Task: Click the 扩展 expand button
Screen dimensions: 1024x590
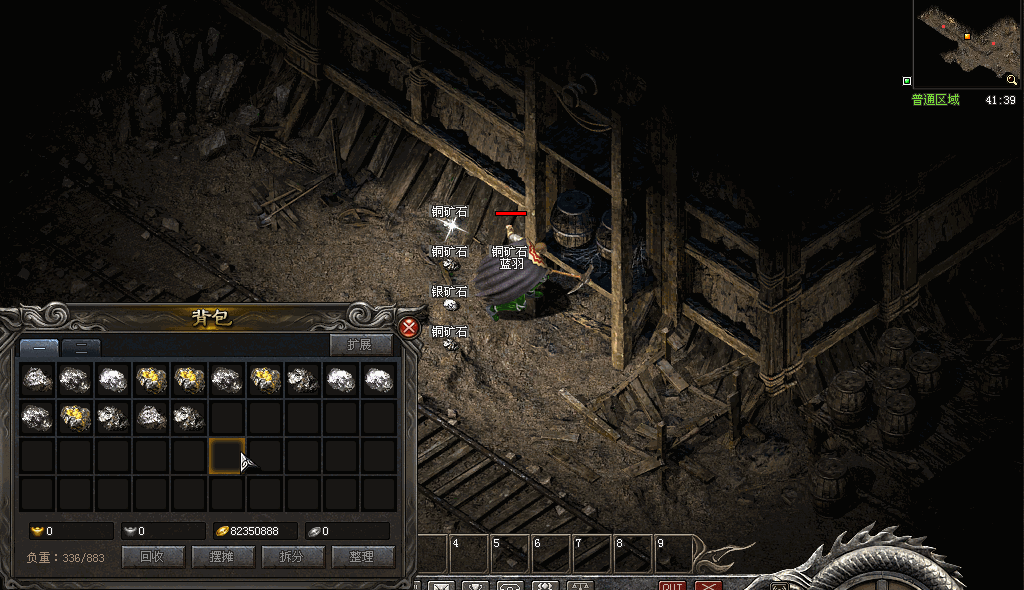Action: [360, 345]
